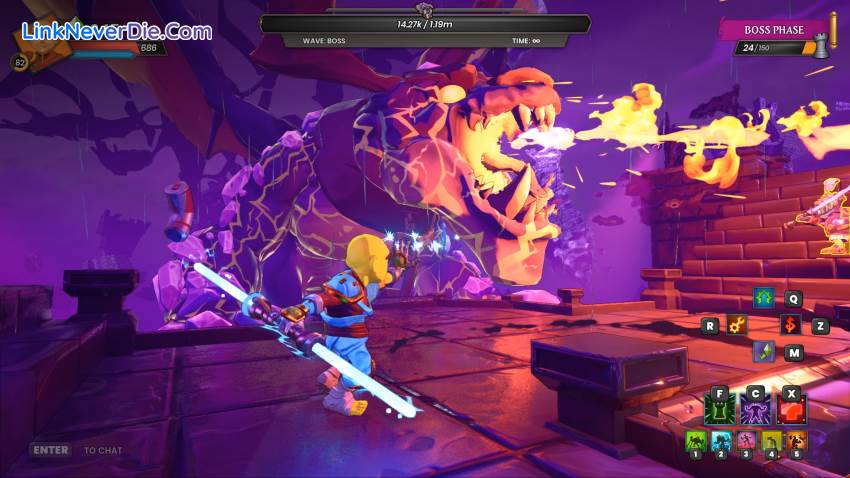Activate the orange gear repair icon

coord(738,325)
